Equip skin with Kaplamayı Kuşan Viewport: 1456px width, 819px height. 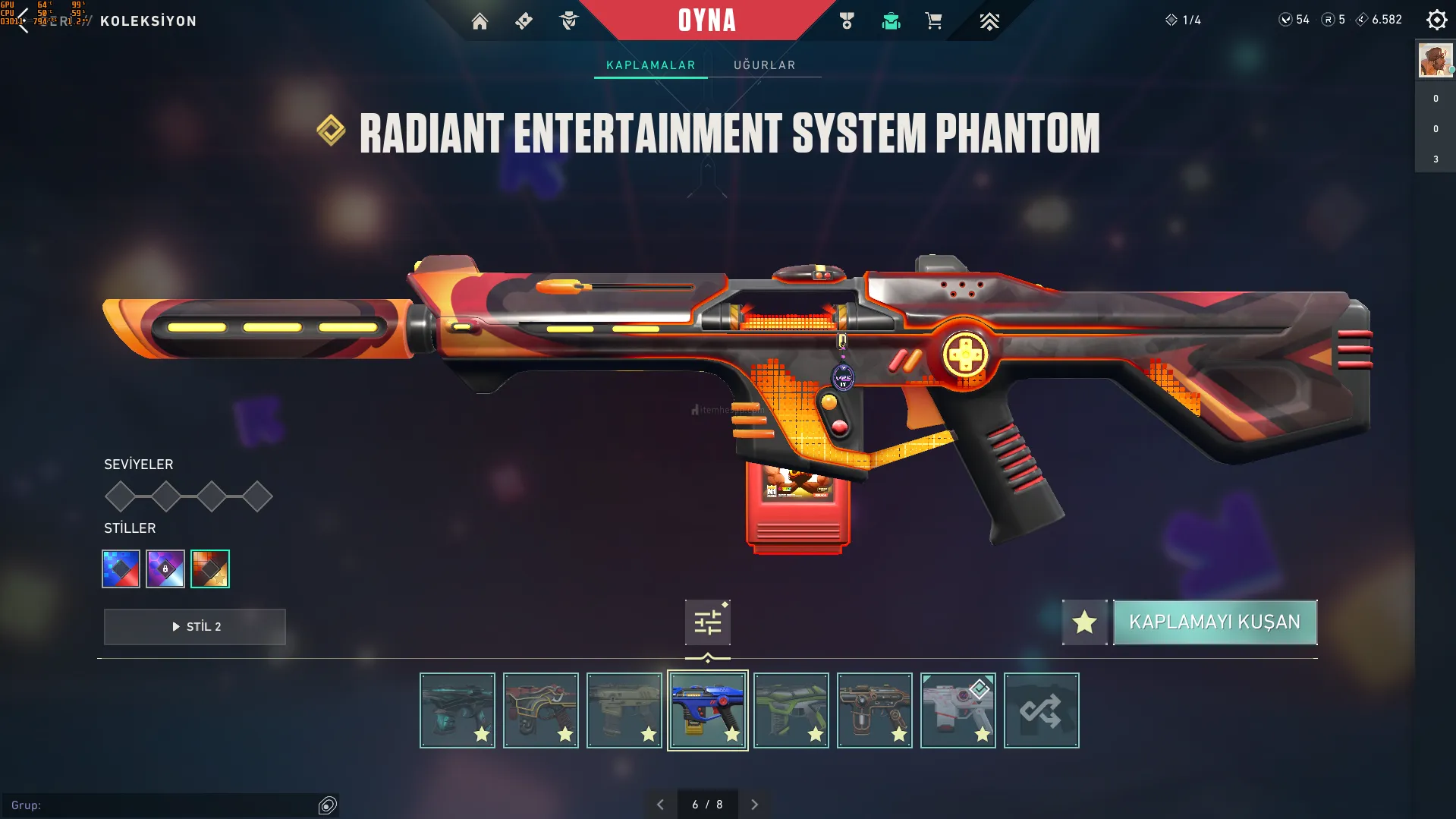pos(1214,622)
